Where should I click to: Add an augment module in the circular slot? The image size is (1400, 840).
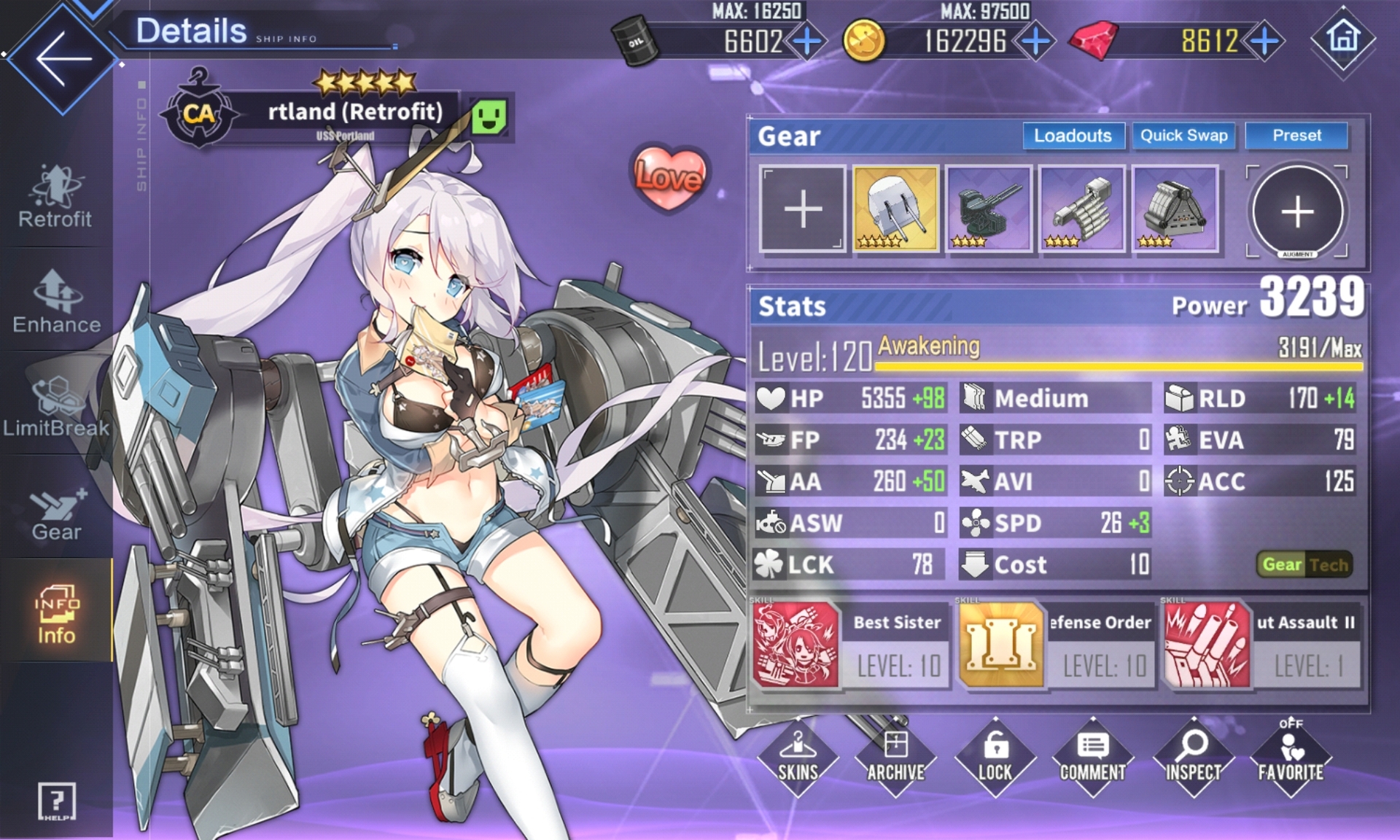tap(1297, 211)
